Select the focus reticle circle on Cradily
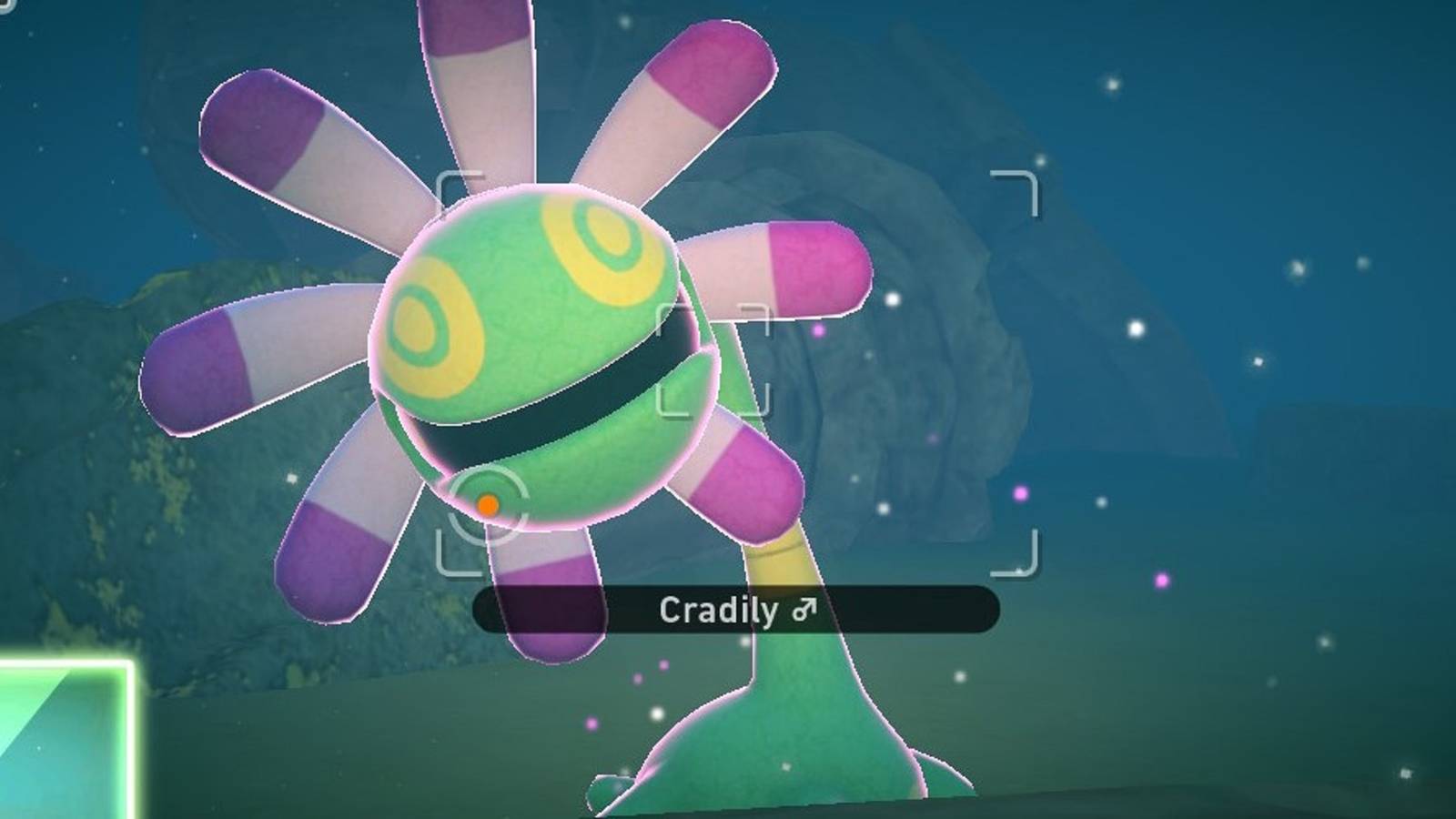Screen dimensions: 1456x819 coord(488,501)
